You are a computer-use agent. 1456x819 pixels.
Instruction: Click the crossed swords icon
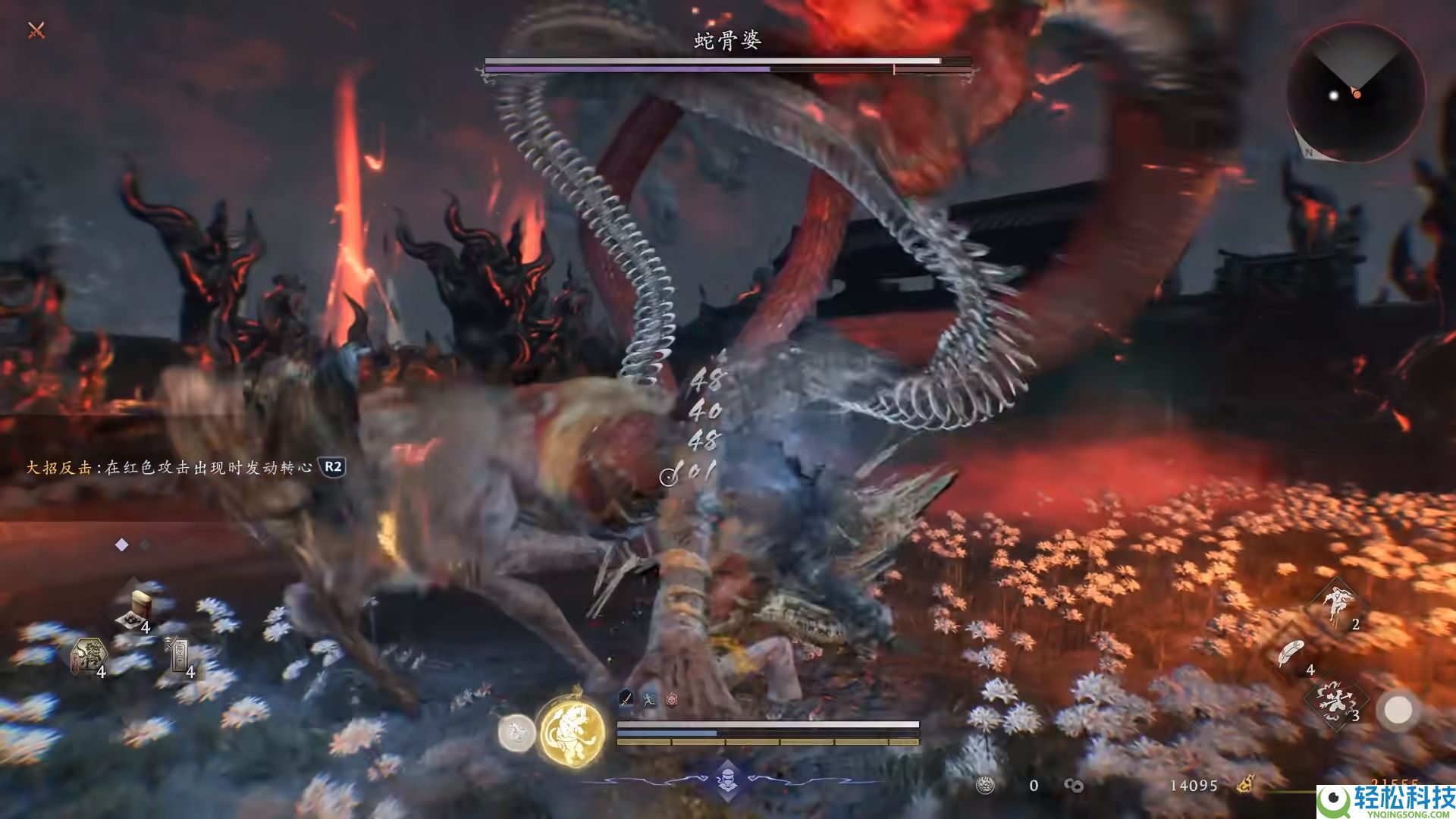coord(36,30)
